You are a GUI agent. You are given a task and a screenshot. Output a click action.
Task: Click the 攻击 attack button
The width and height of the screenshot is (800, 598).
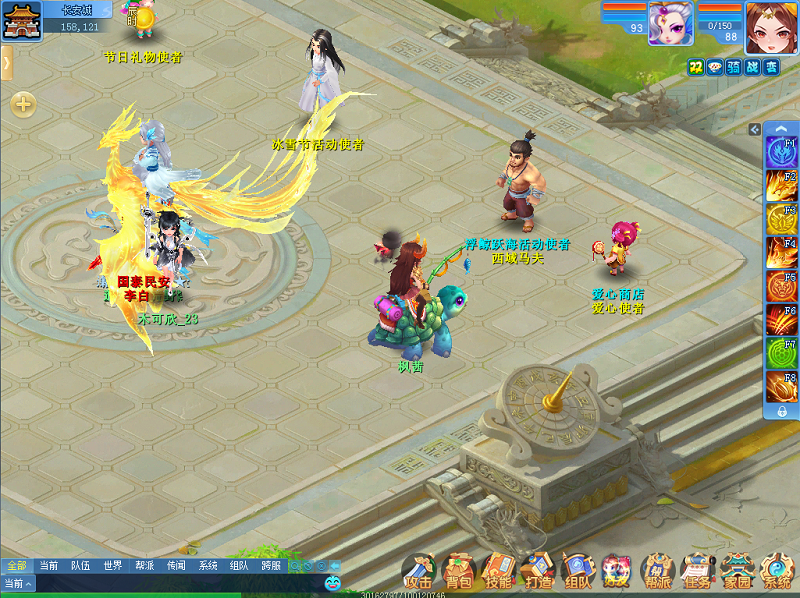coord(418,571)
